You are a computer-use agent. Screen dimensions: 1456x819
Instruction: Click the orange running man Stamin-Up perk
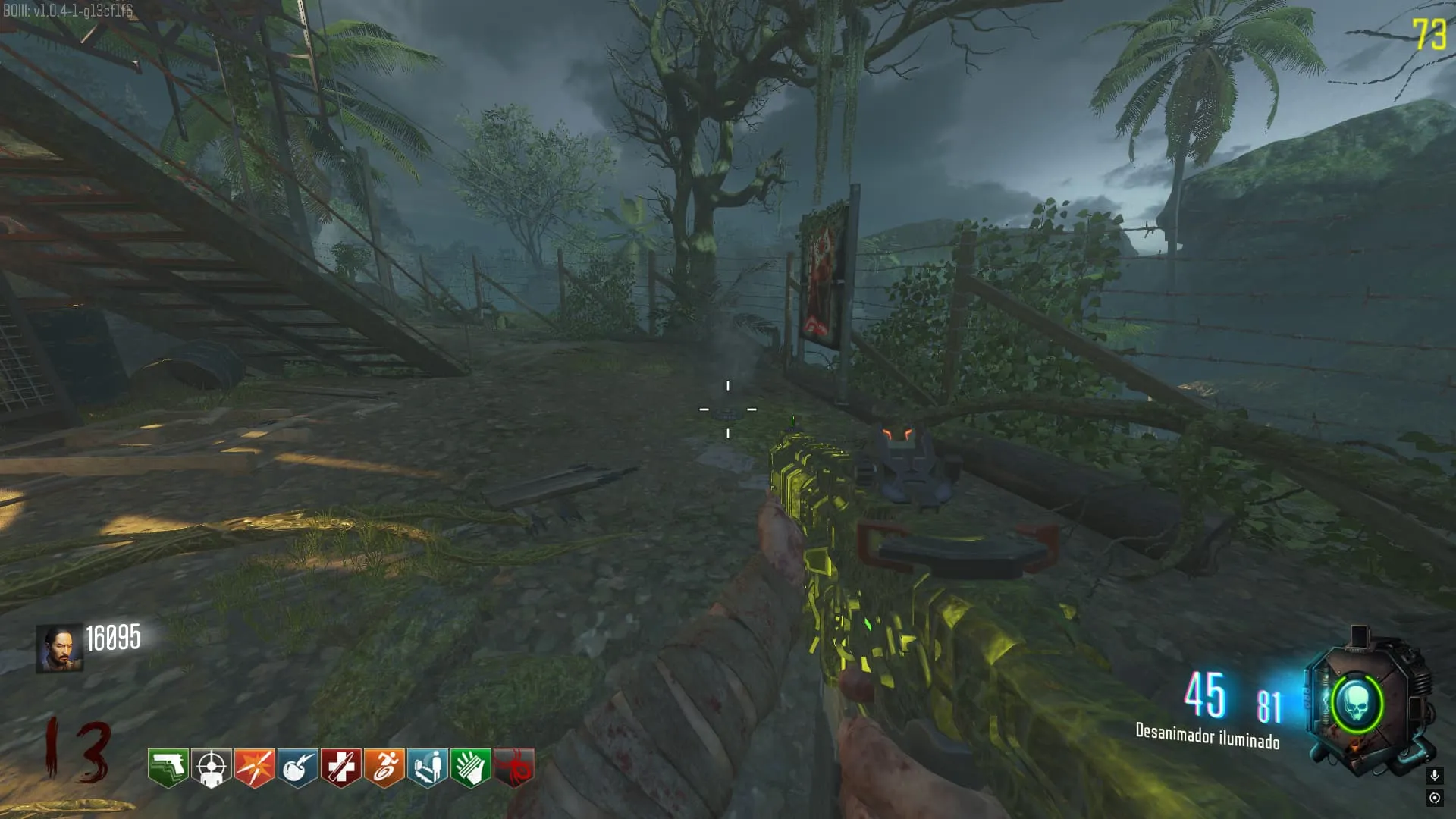[x=384, y=767]
